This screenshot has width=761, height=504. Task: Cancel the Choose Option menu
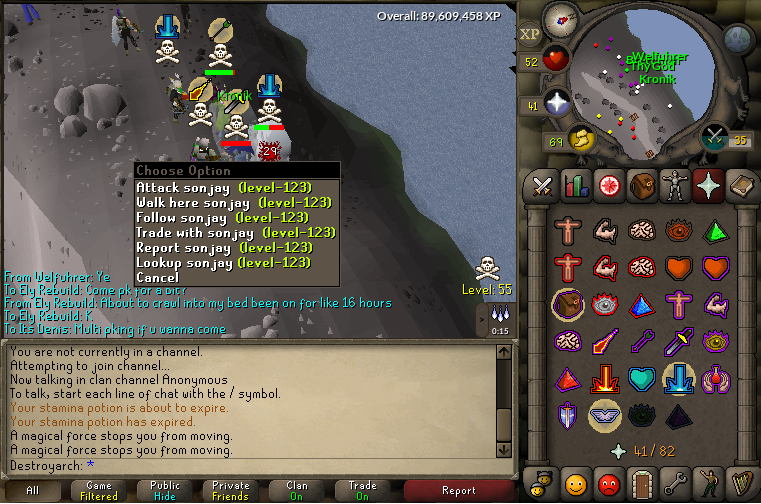pos(157,277)
